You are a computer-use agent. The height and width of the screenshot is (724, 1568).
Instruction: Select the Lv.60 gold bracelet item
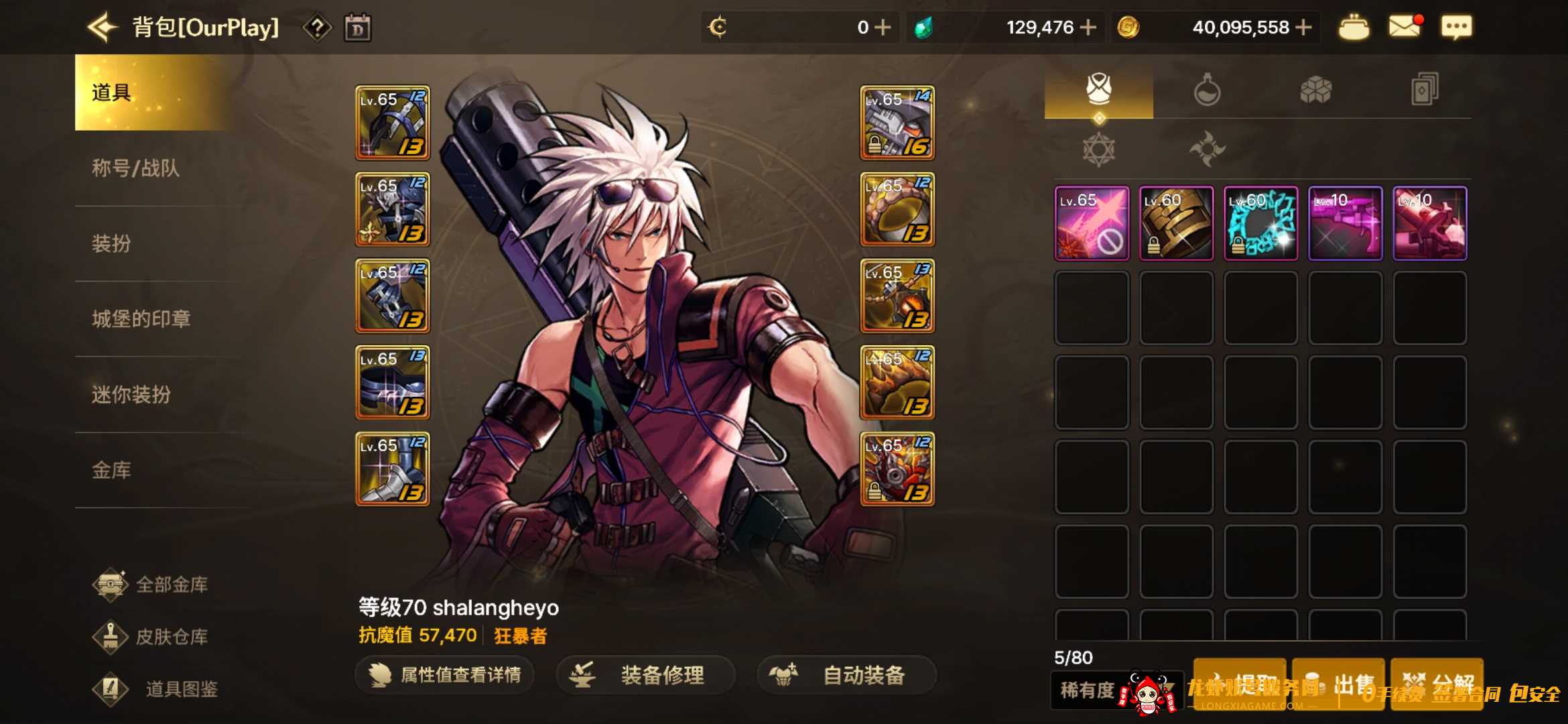1176,223
